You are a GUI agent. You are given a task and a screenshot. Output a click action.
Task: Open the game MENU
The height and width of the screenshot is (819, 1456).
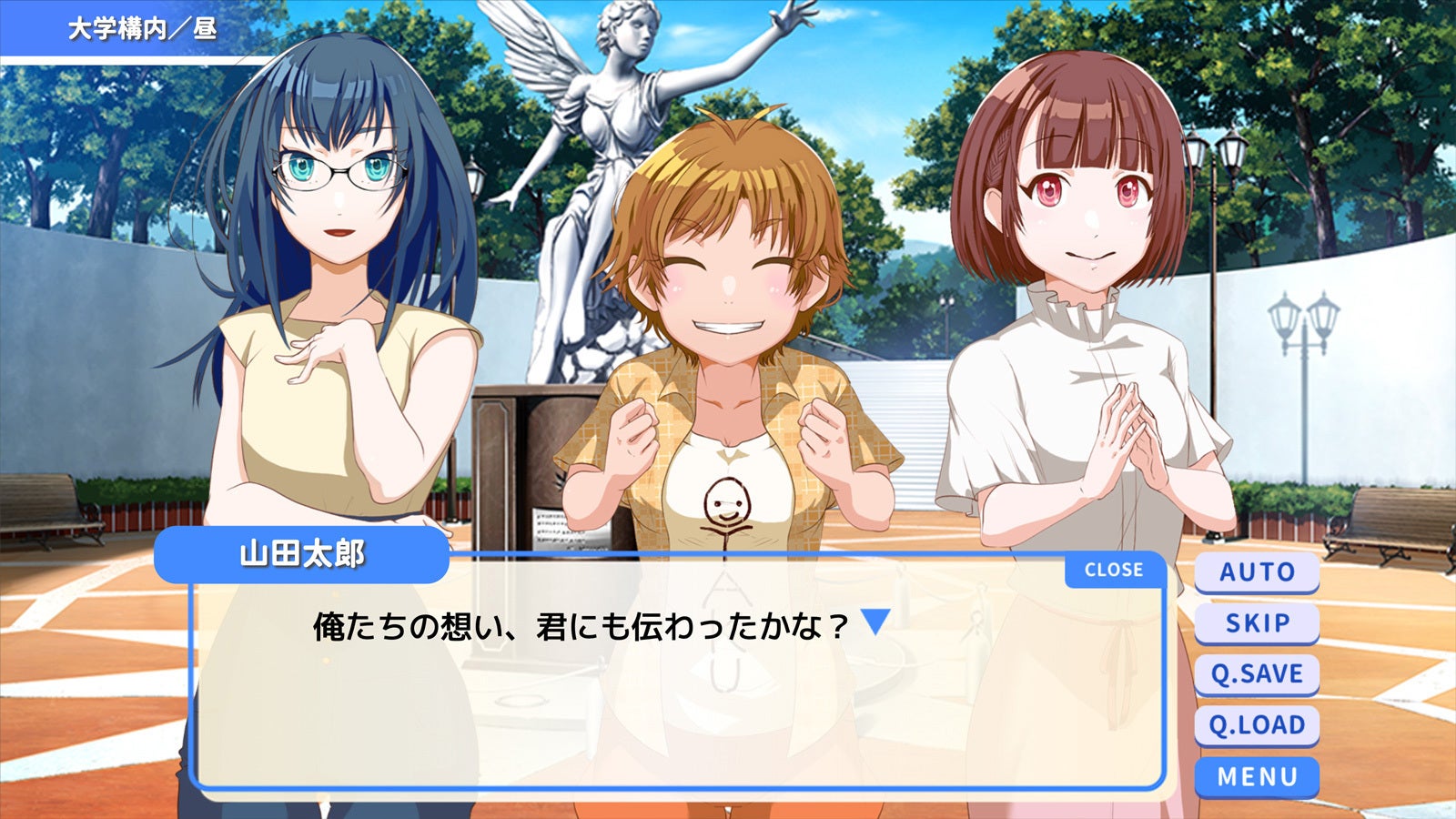(x=1256, y=775)
